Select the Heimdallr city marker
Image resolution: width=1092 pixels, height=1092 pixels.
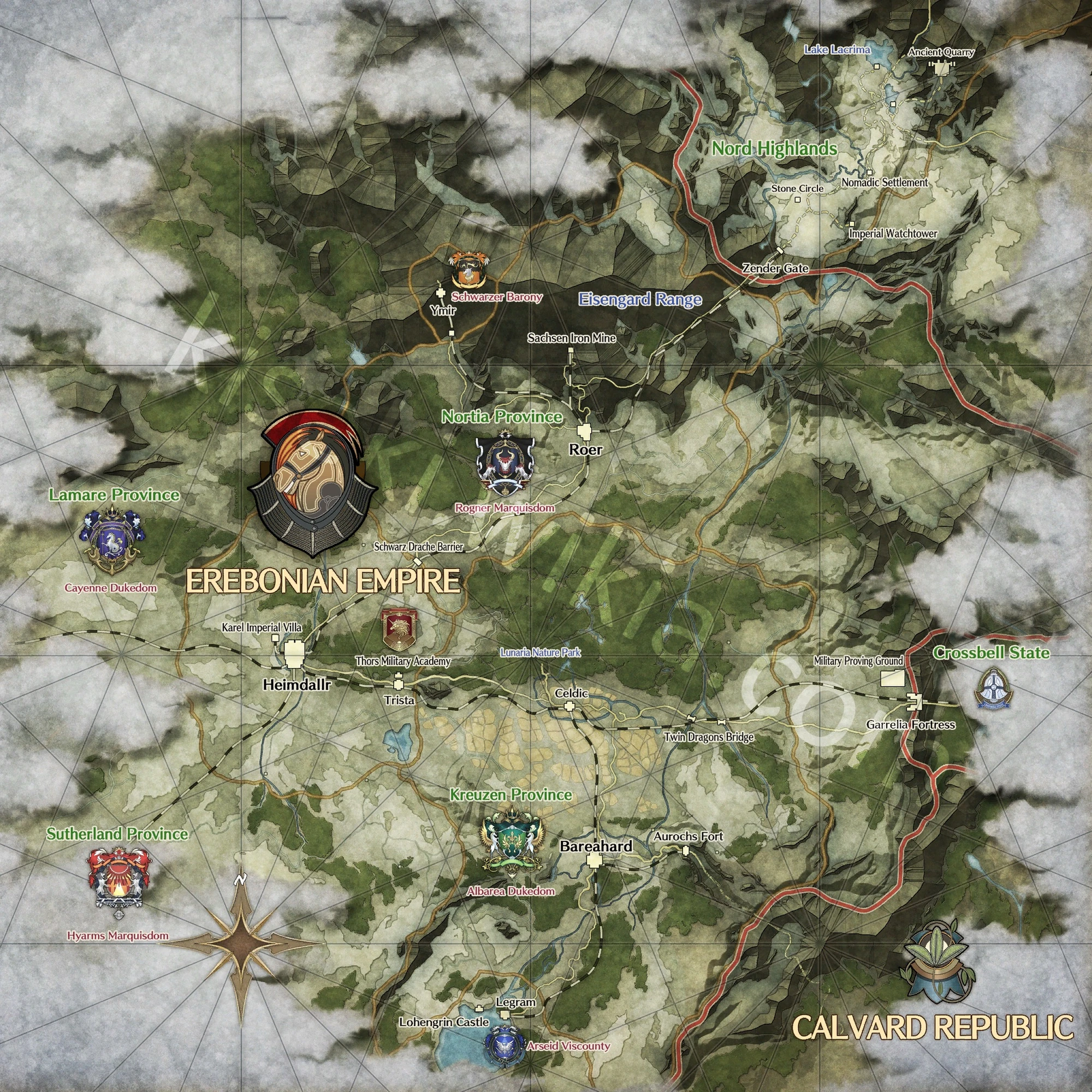294,655
